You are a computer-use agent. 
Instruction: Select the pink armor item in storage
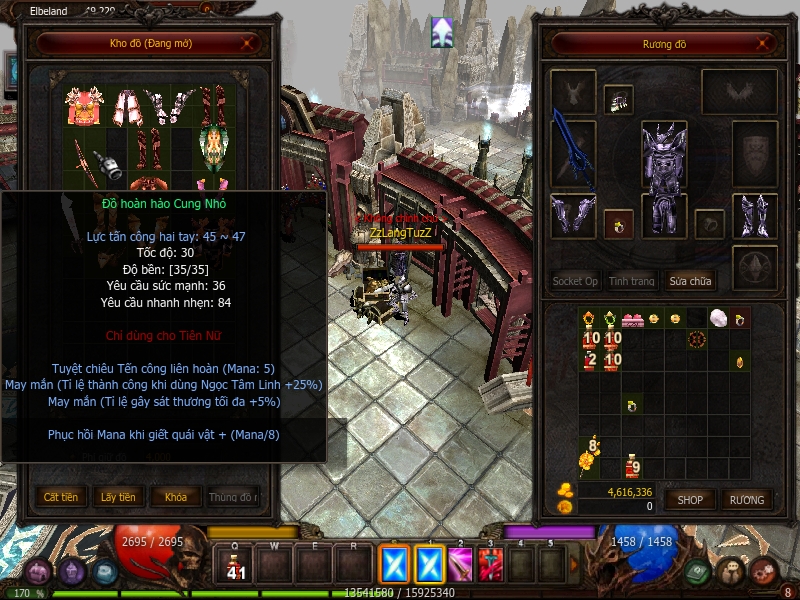point(84,106)
